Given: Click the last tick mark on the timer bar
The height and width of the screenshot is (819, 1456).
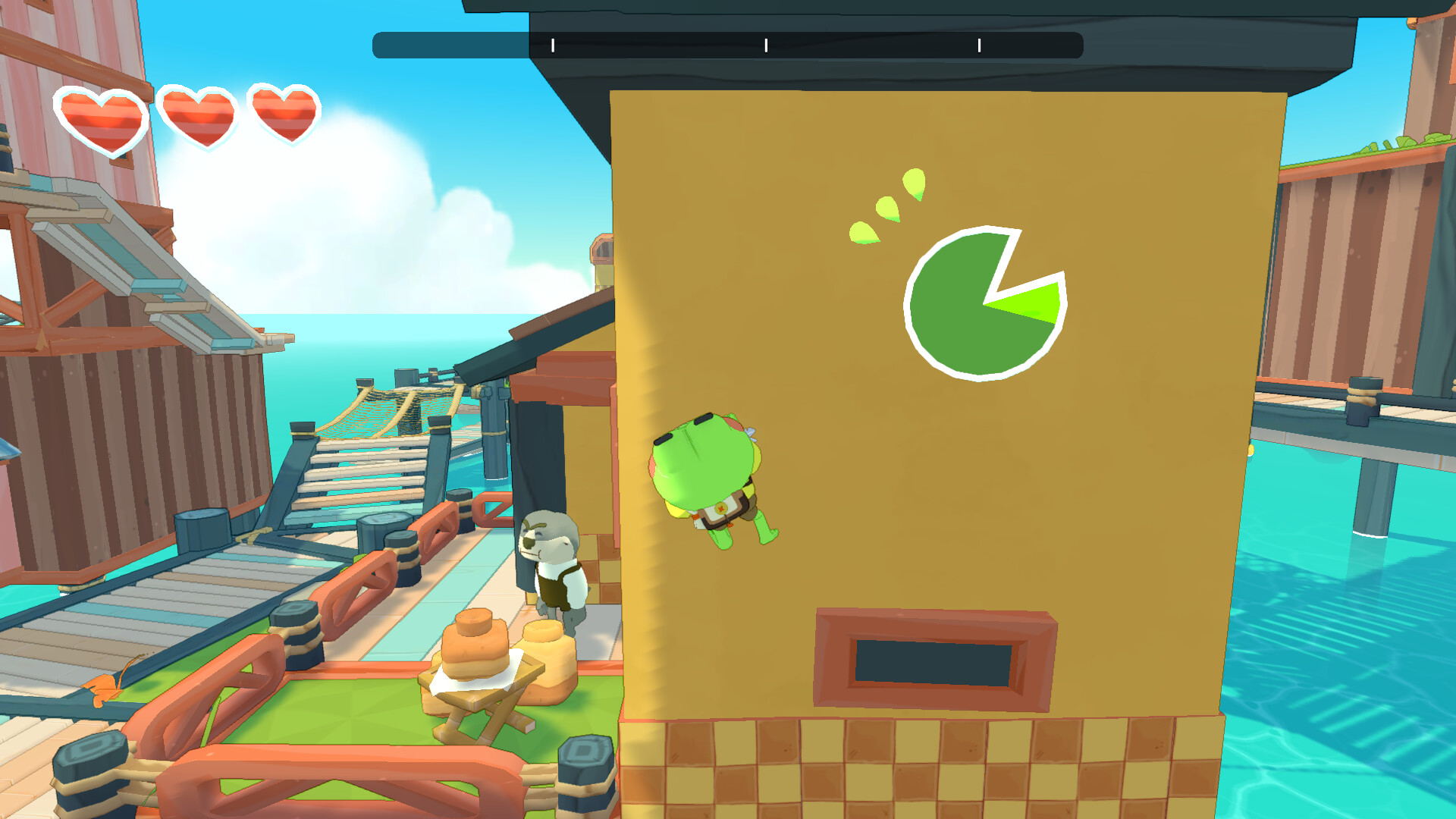Looking at the screenshot, I should point(981,45).
